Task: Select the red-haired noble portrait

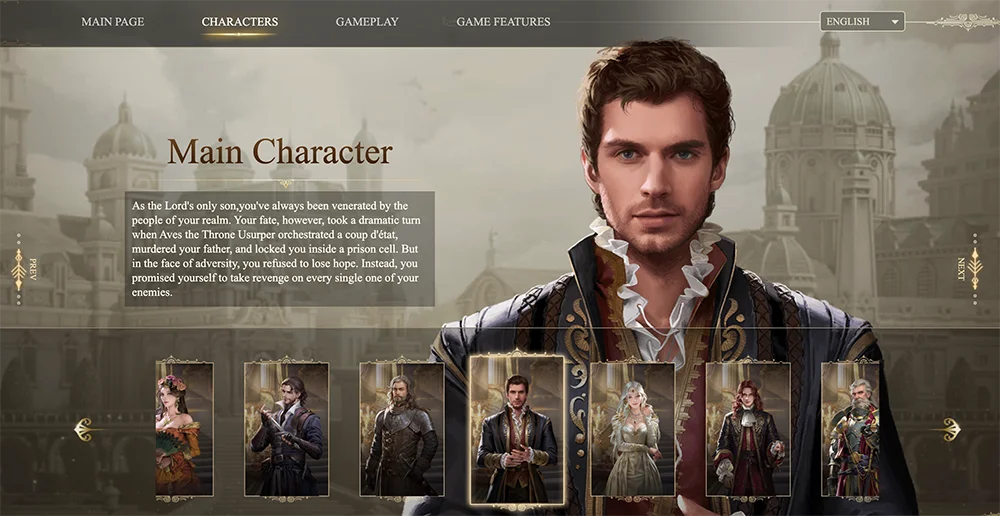Action: [x=747, y=429]
